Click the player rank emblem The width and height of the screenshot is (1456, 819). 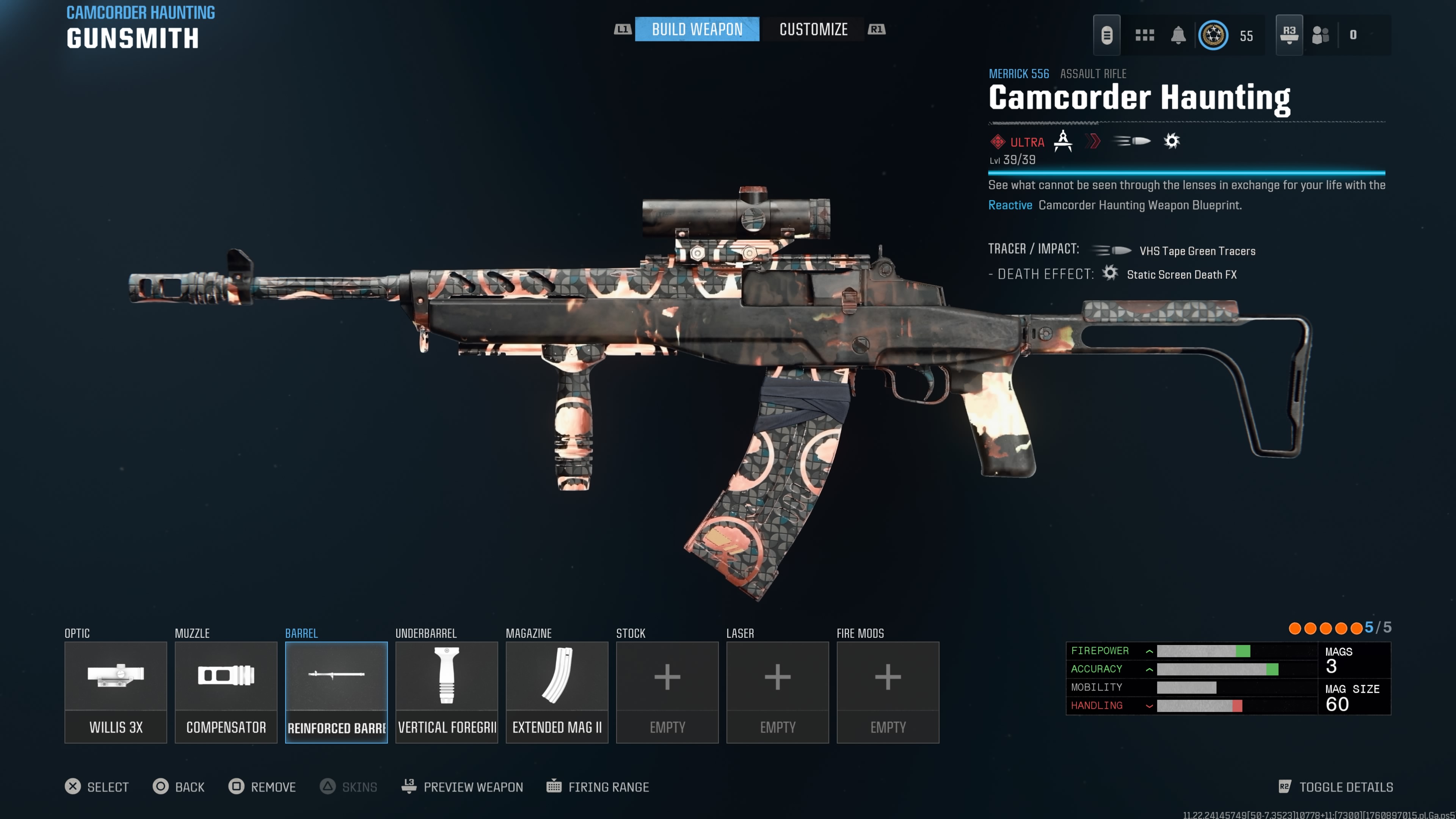[1213, 35]
